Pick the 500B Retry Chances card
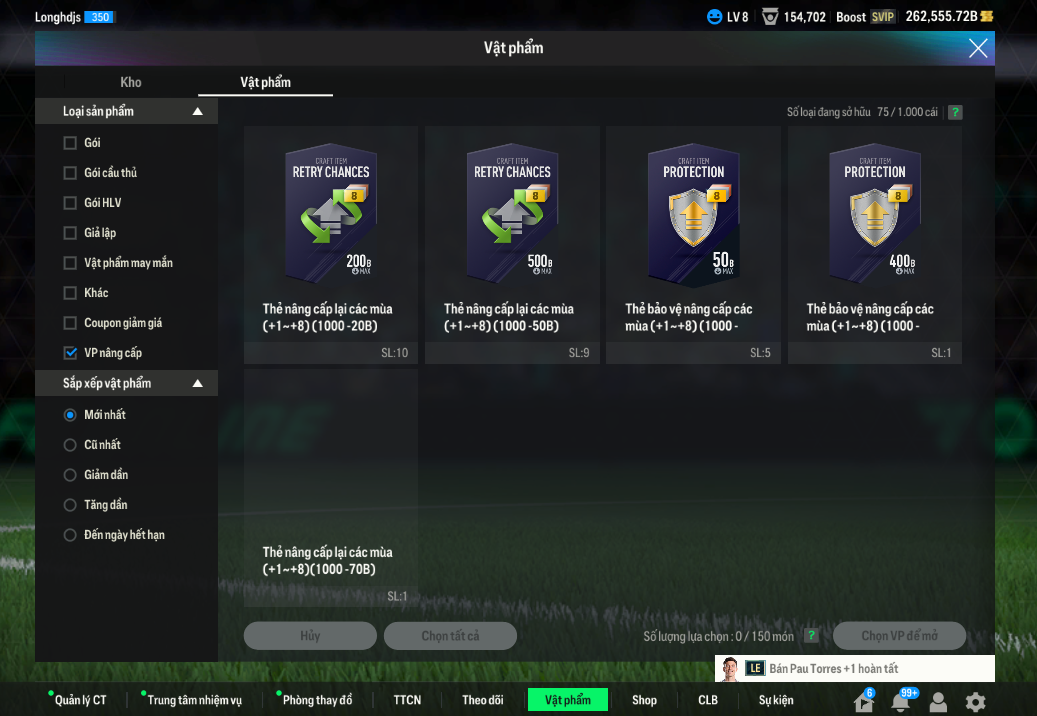Screen dimensions: 1037x716 (512, 230)
